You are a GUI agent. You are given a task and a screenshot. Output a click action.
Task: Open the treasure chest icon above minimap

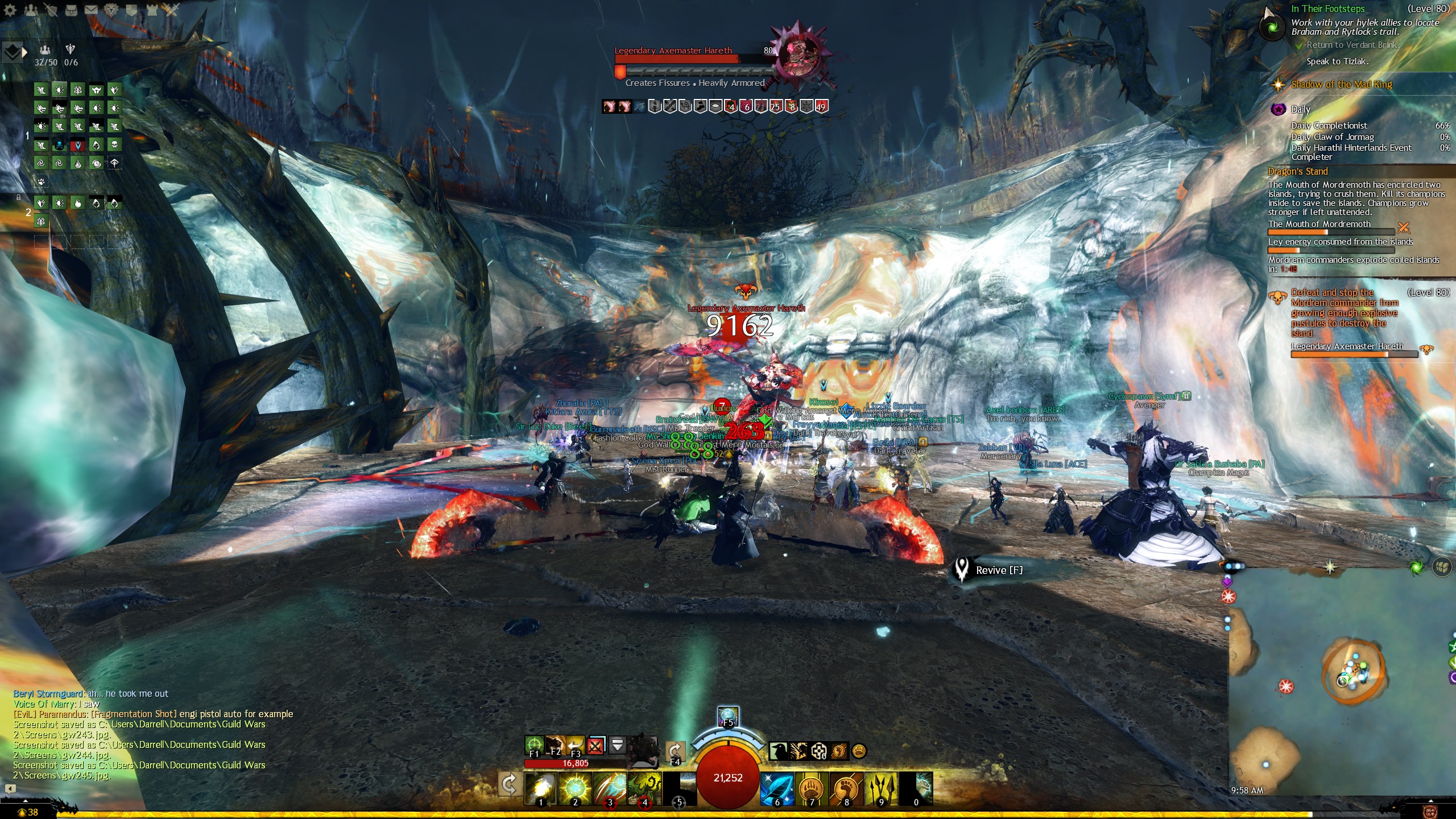click(x=1441, y=567)
